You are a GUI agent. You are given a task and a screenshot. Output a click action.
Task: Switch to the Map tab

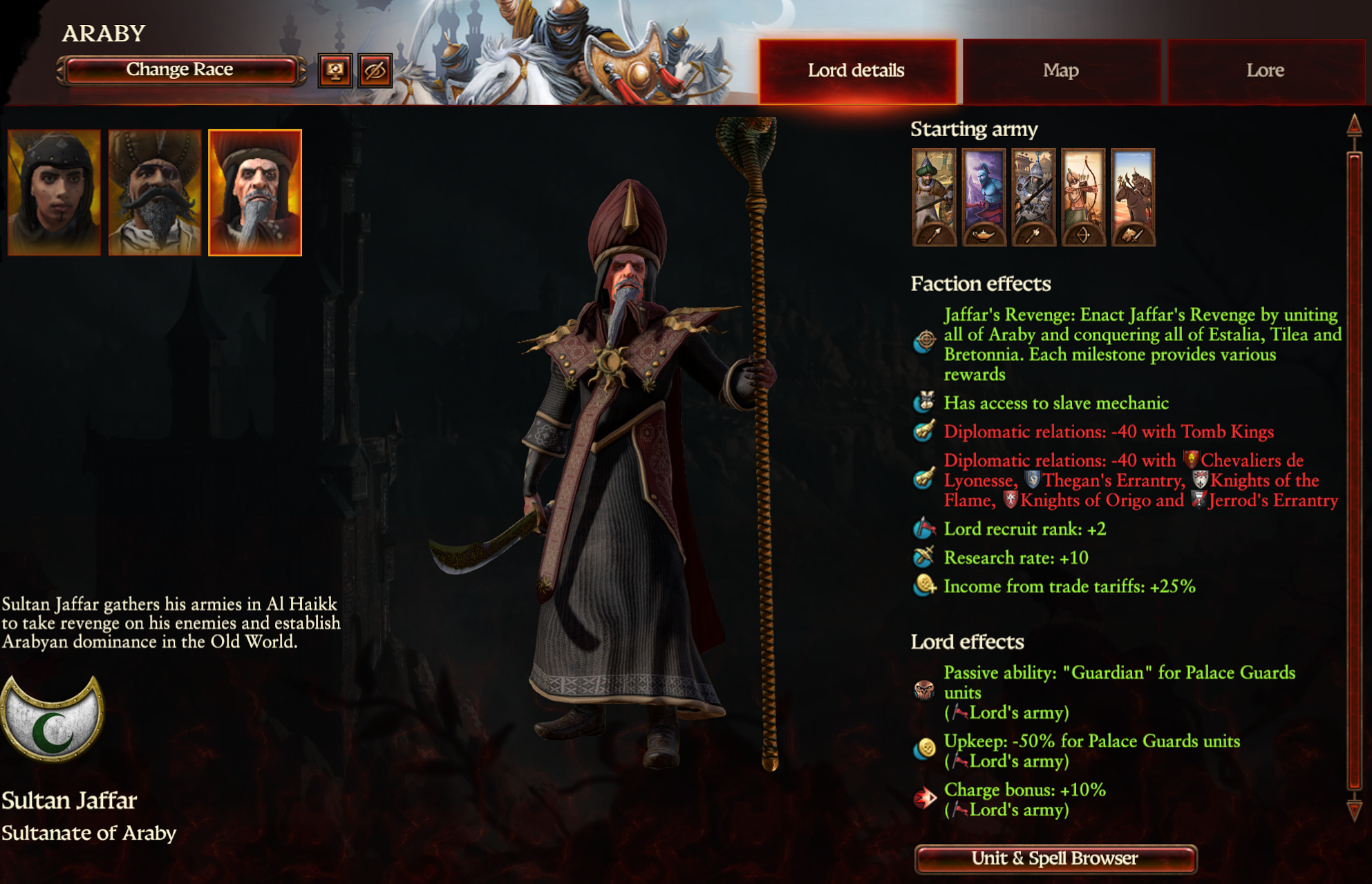click(x=1059, y=70)
